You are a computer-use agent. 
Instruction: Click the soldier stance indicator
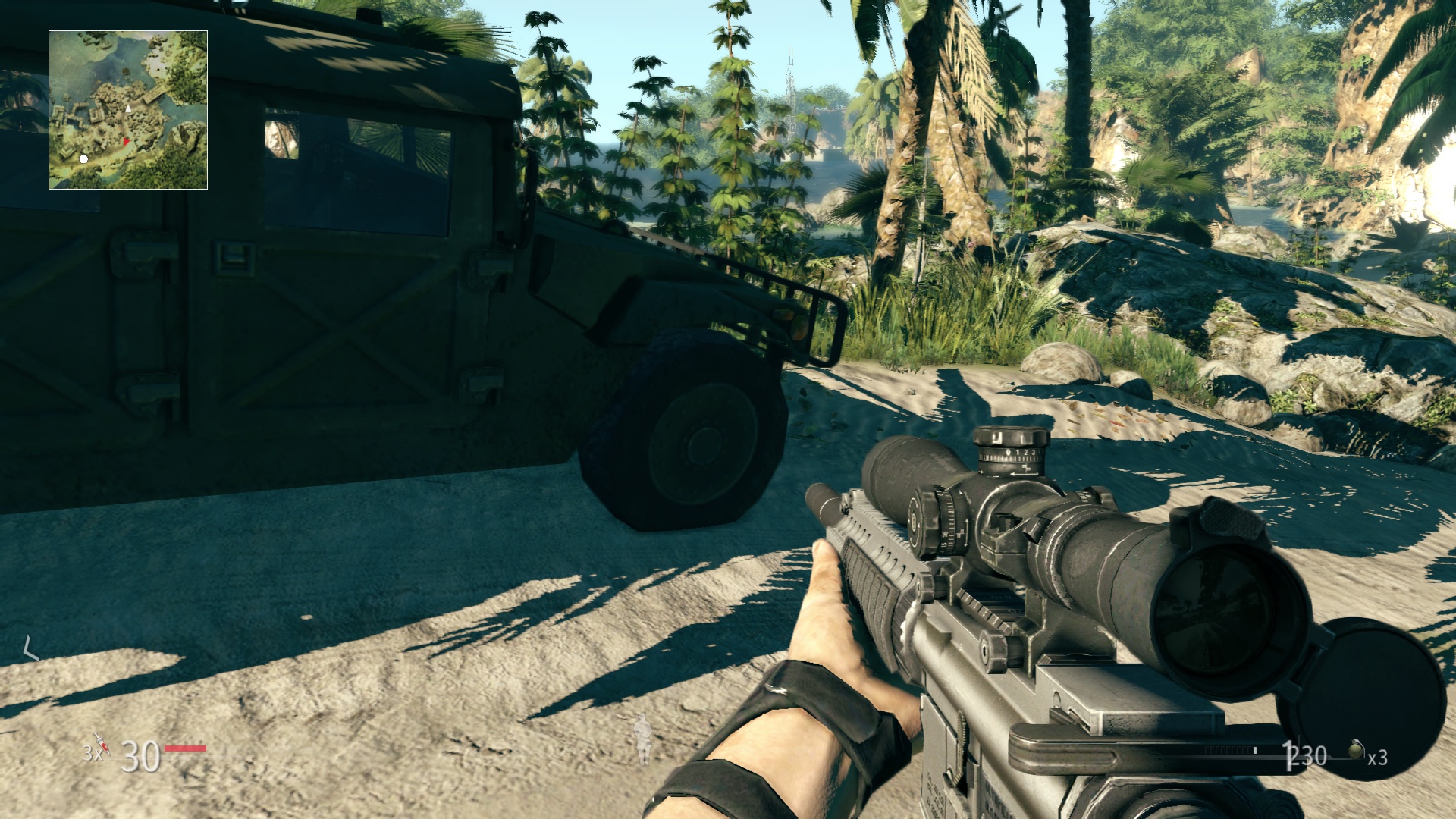pyautogui.click(x=644, y=739)
